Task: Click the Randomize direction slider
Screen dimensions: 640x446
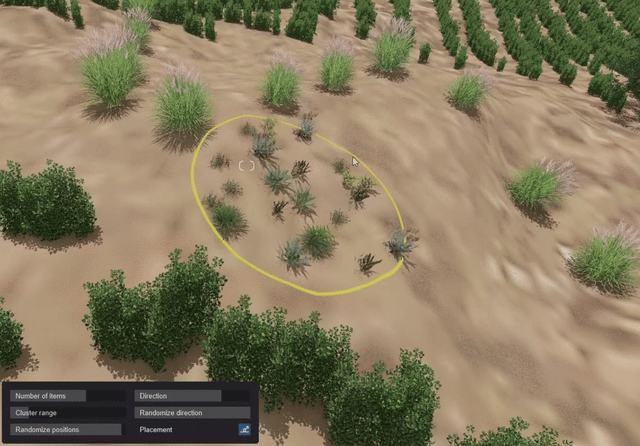Action: coord(192,413)
